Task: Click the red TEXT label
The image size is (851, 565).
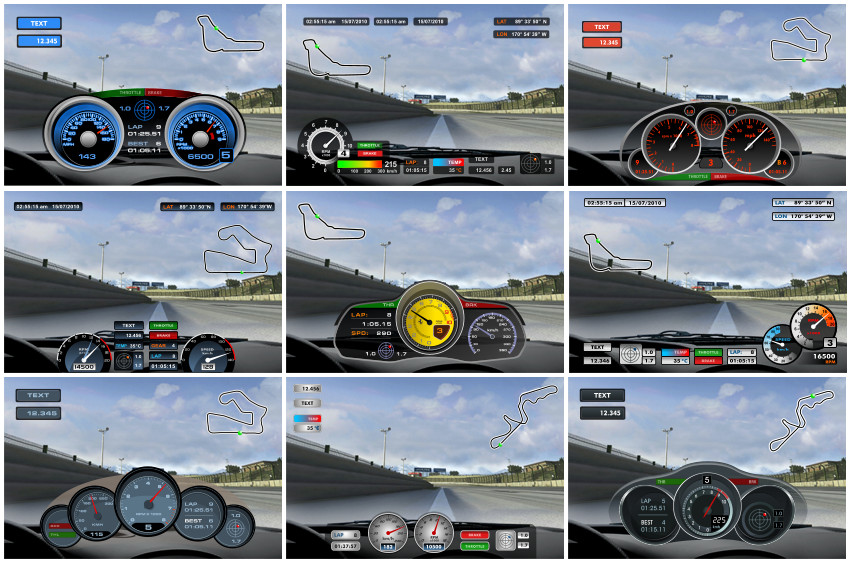Action: tap(602, 27)
